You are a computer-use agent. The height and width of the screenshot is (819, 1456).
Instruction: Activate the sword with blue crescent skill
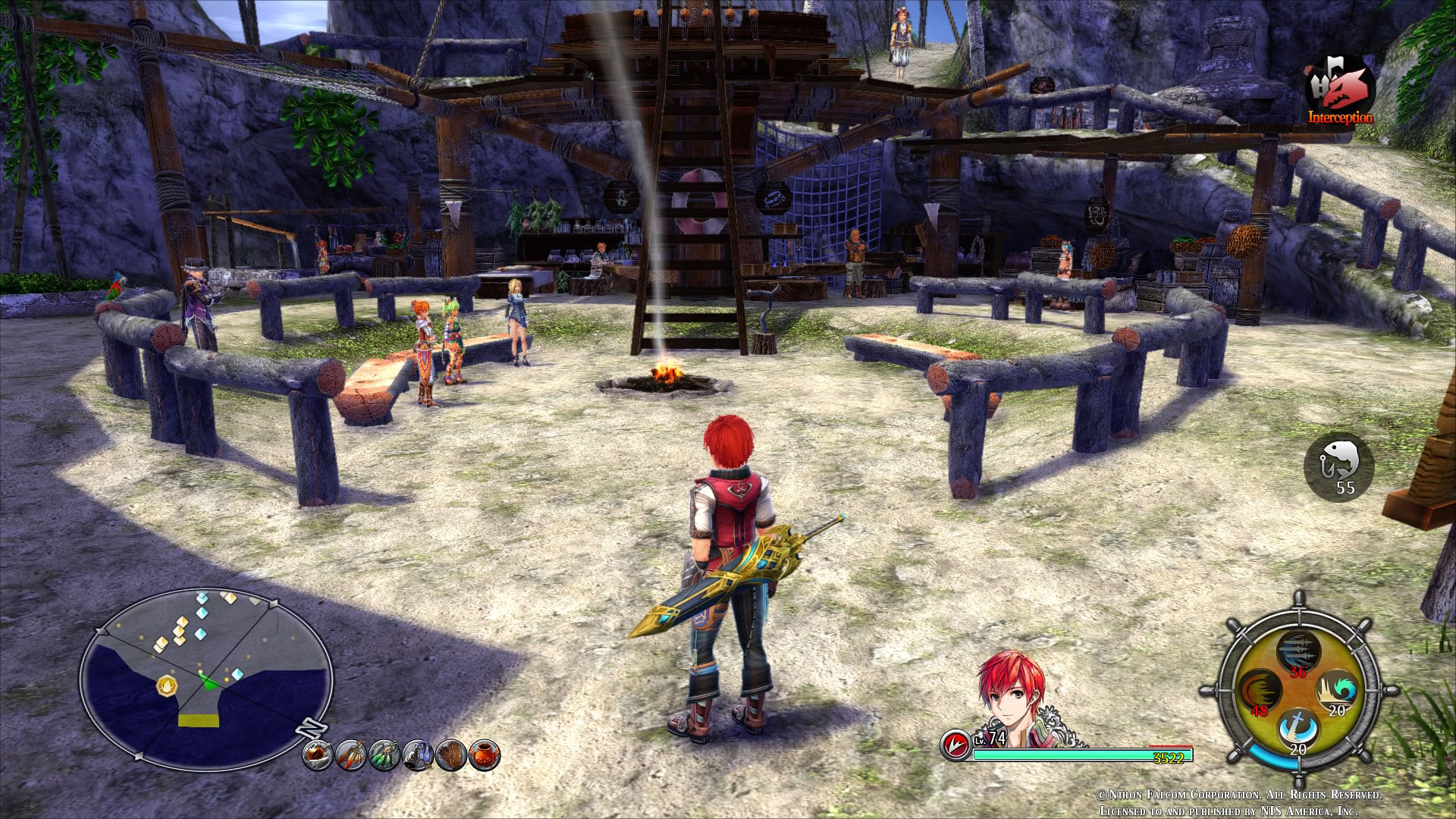1298,730
